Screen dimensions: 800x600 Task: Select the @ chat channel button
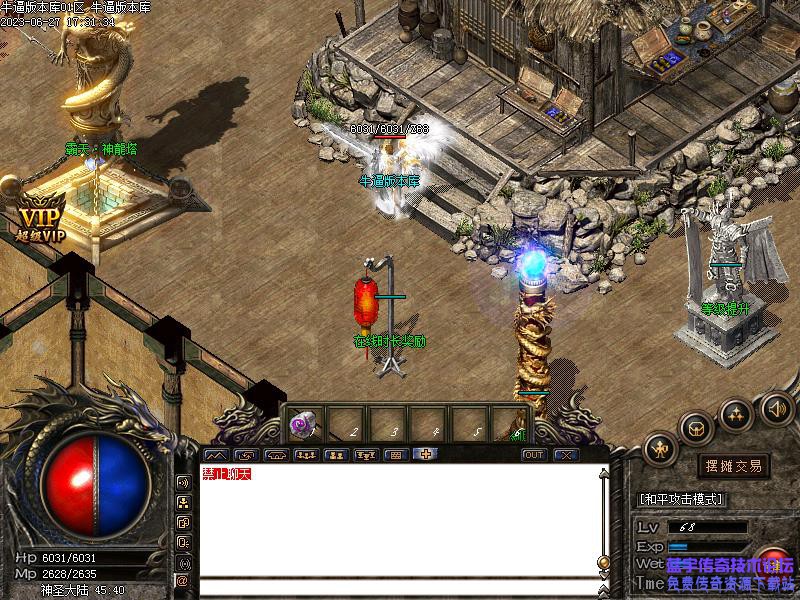(183, 580)
